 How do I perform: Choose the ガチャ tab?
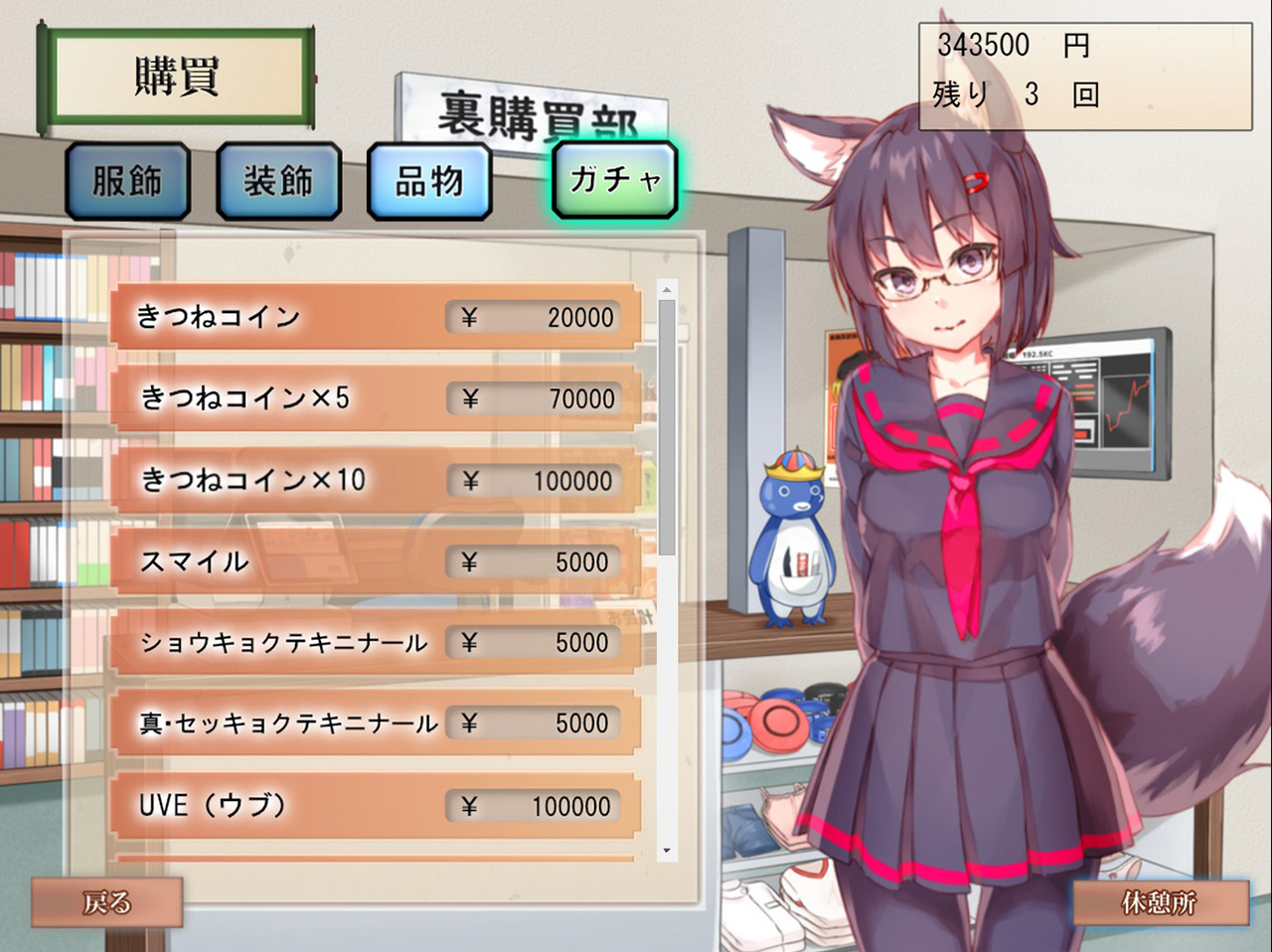[615, 179]
